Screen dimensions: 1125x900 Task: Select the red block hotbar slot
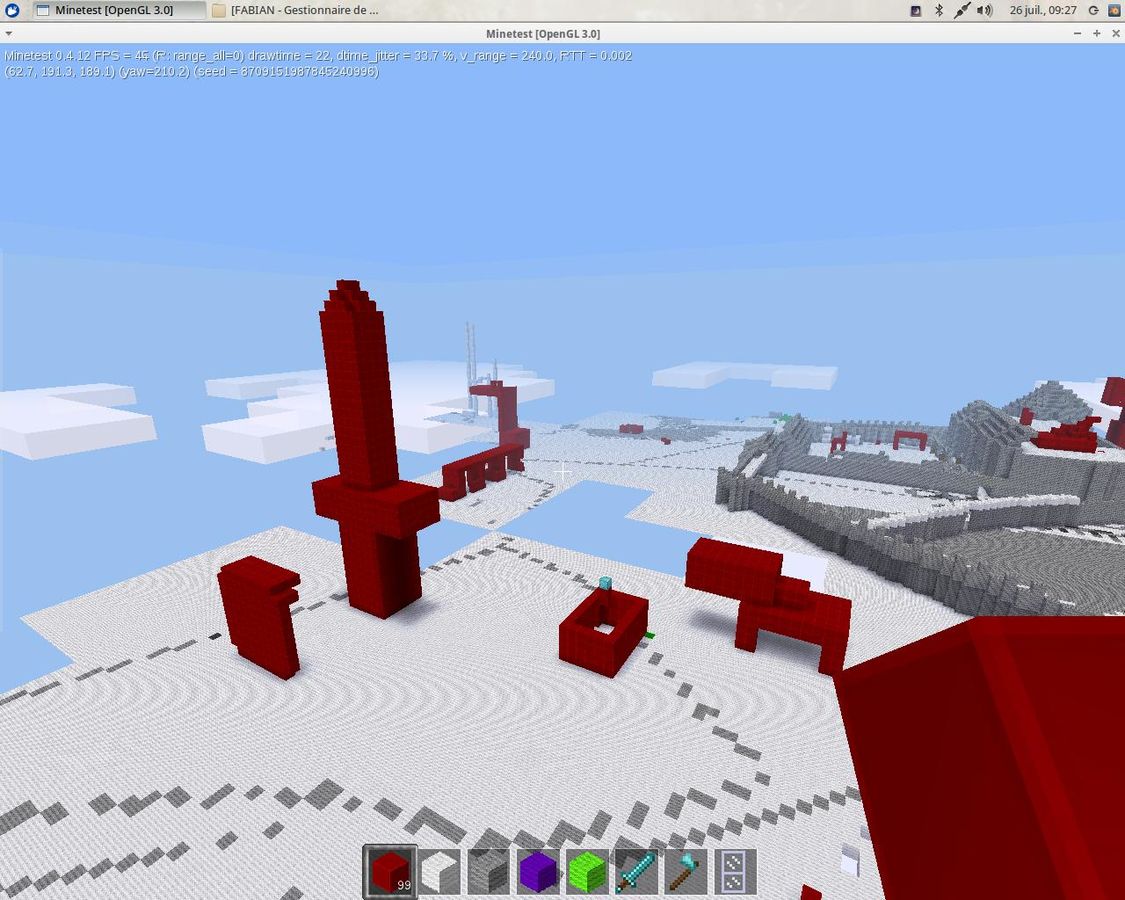[x=389, y=871]
